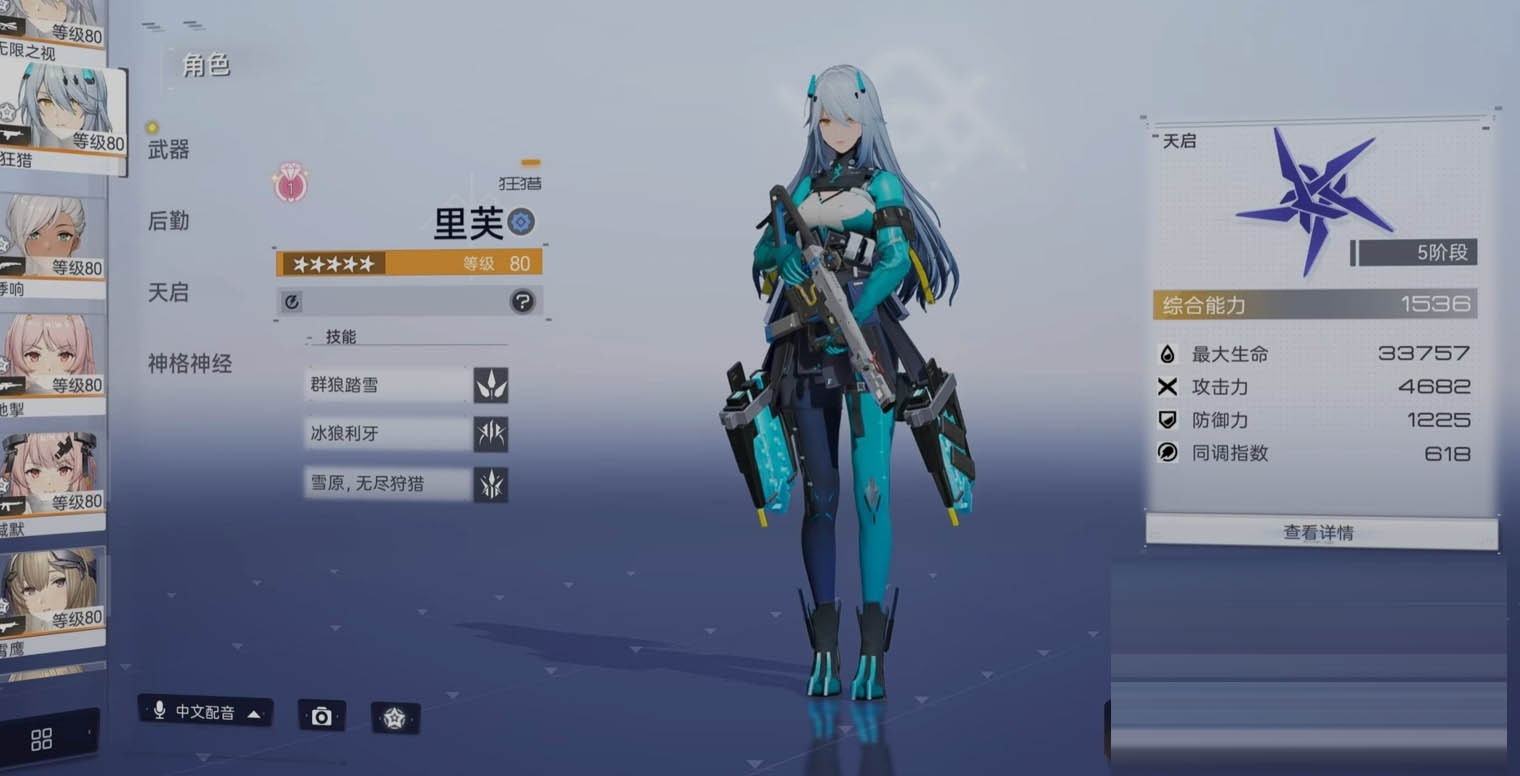Click the circular refresh icon under the star rating

pyautogui.click(x=291, y=300)
